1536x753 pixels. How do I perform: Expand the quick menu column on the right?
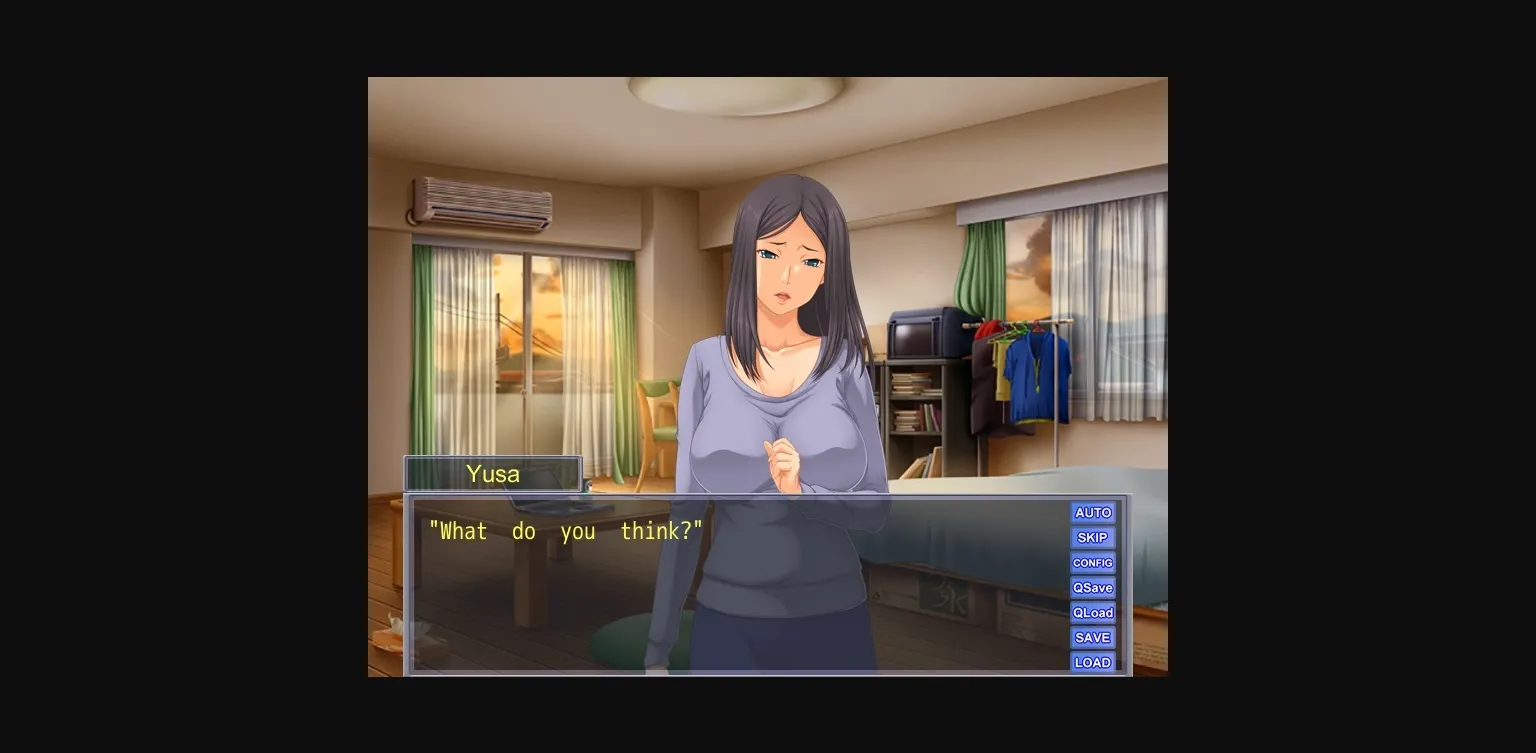tap(1092, 587)
